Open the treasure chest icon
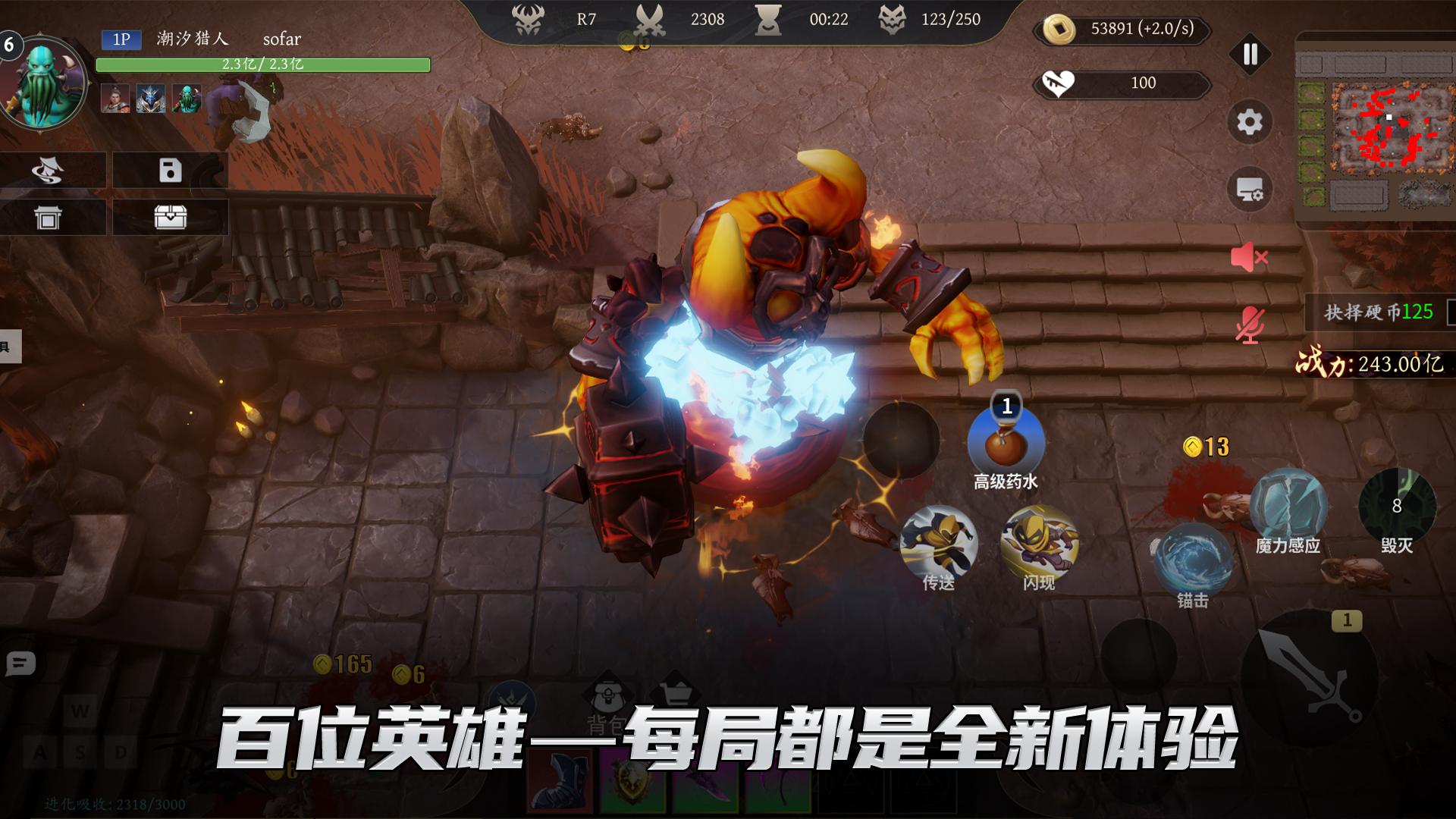The image size is (1456, 819). coord(171,217)
